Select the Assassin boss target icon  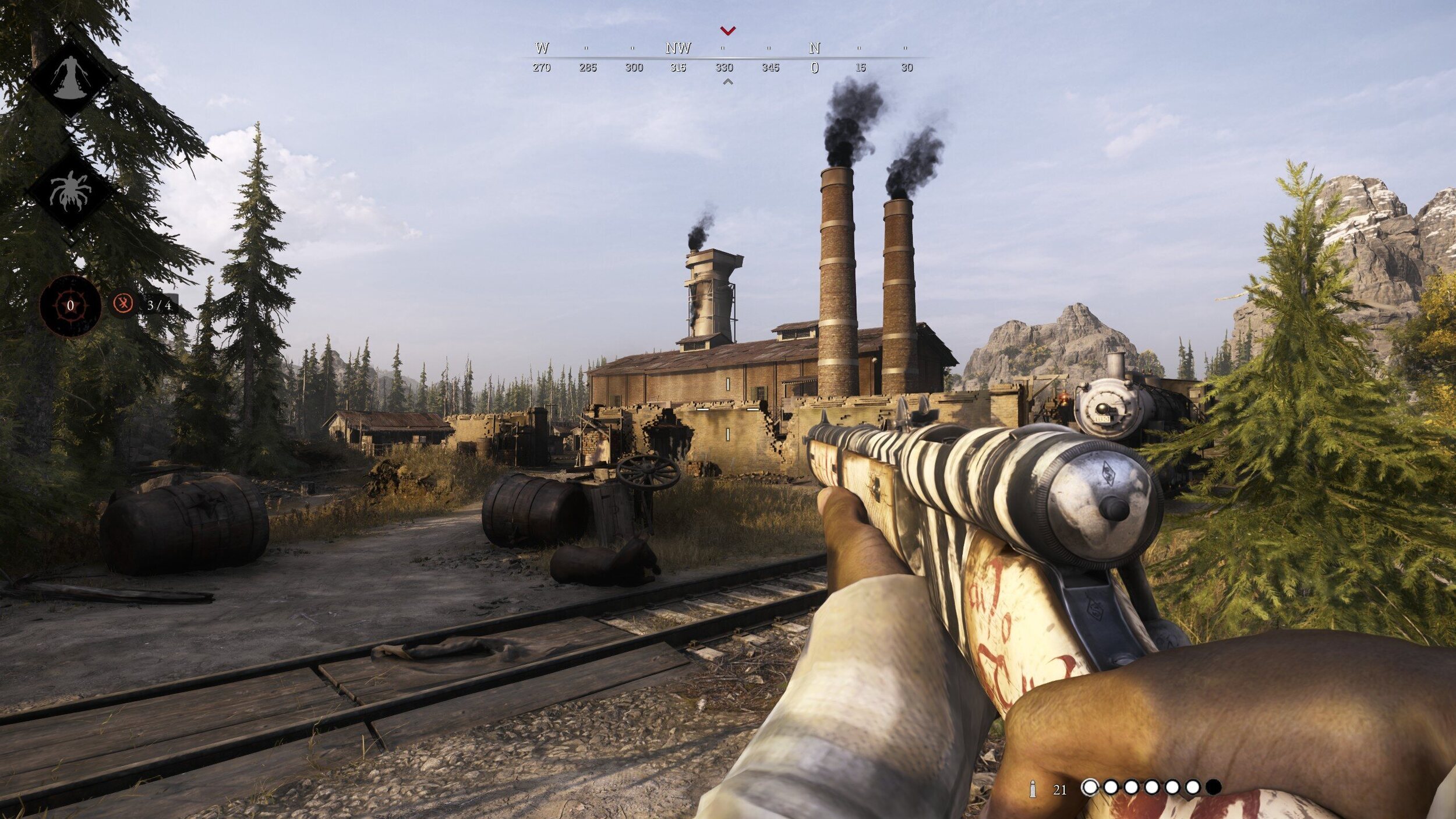point(70,78)
